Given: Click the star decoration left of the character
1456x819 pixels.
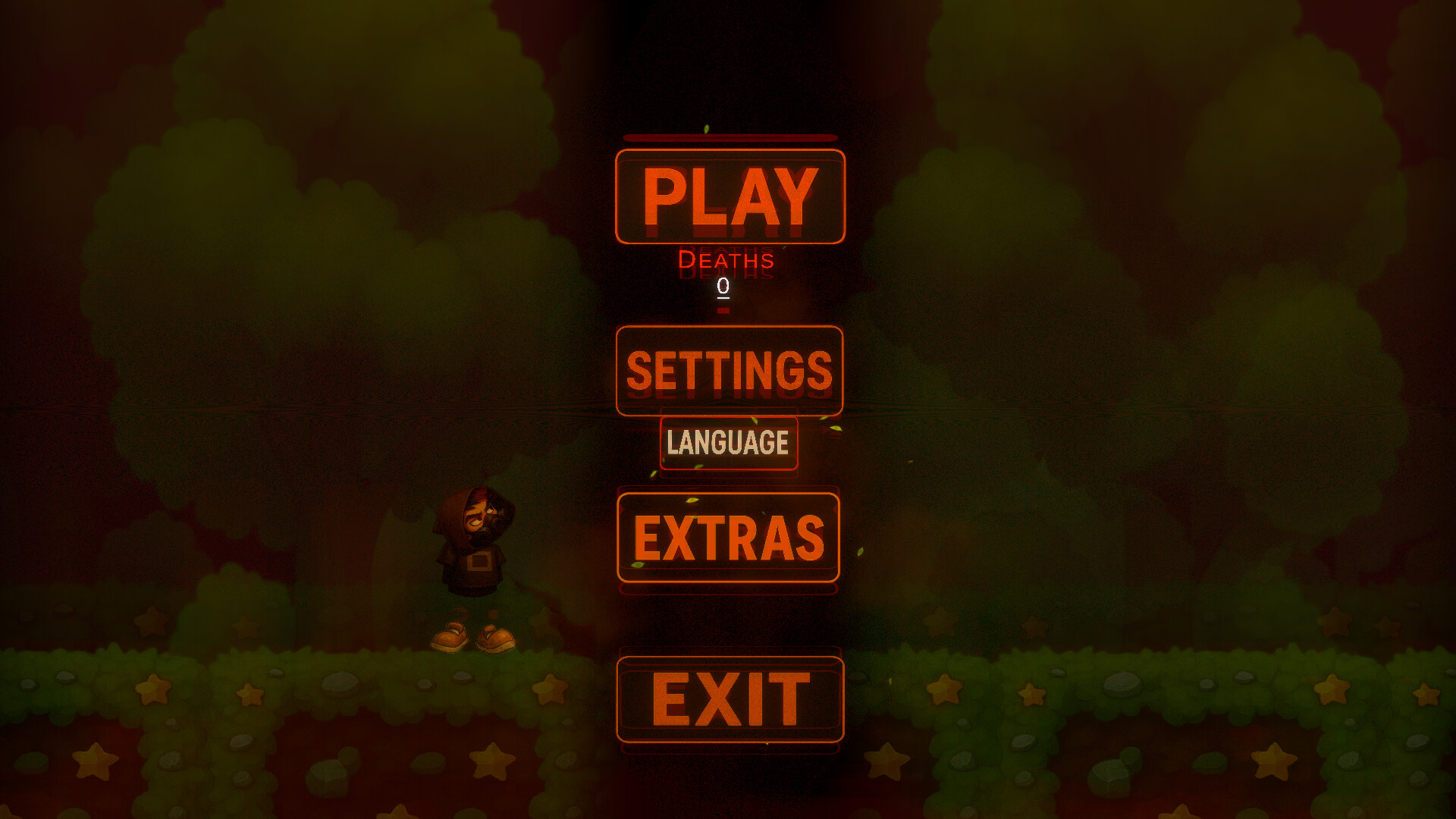Looking at the screenshot, I should click(250, 692).
